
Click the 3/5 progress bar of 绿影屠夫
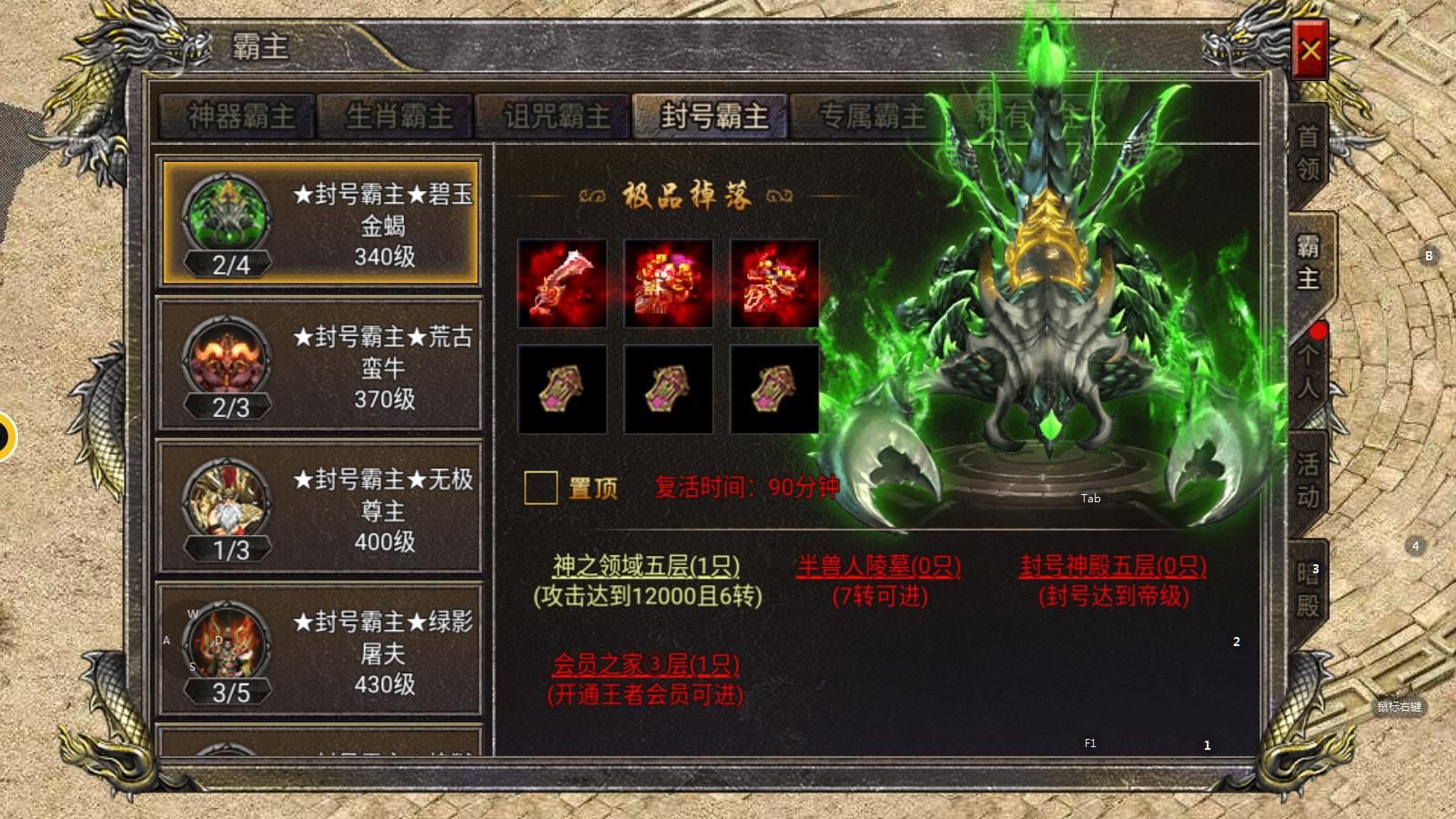[227, 693]
